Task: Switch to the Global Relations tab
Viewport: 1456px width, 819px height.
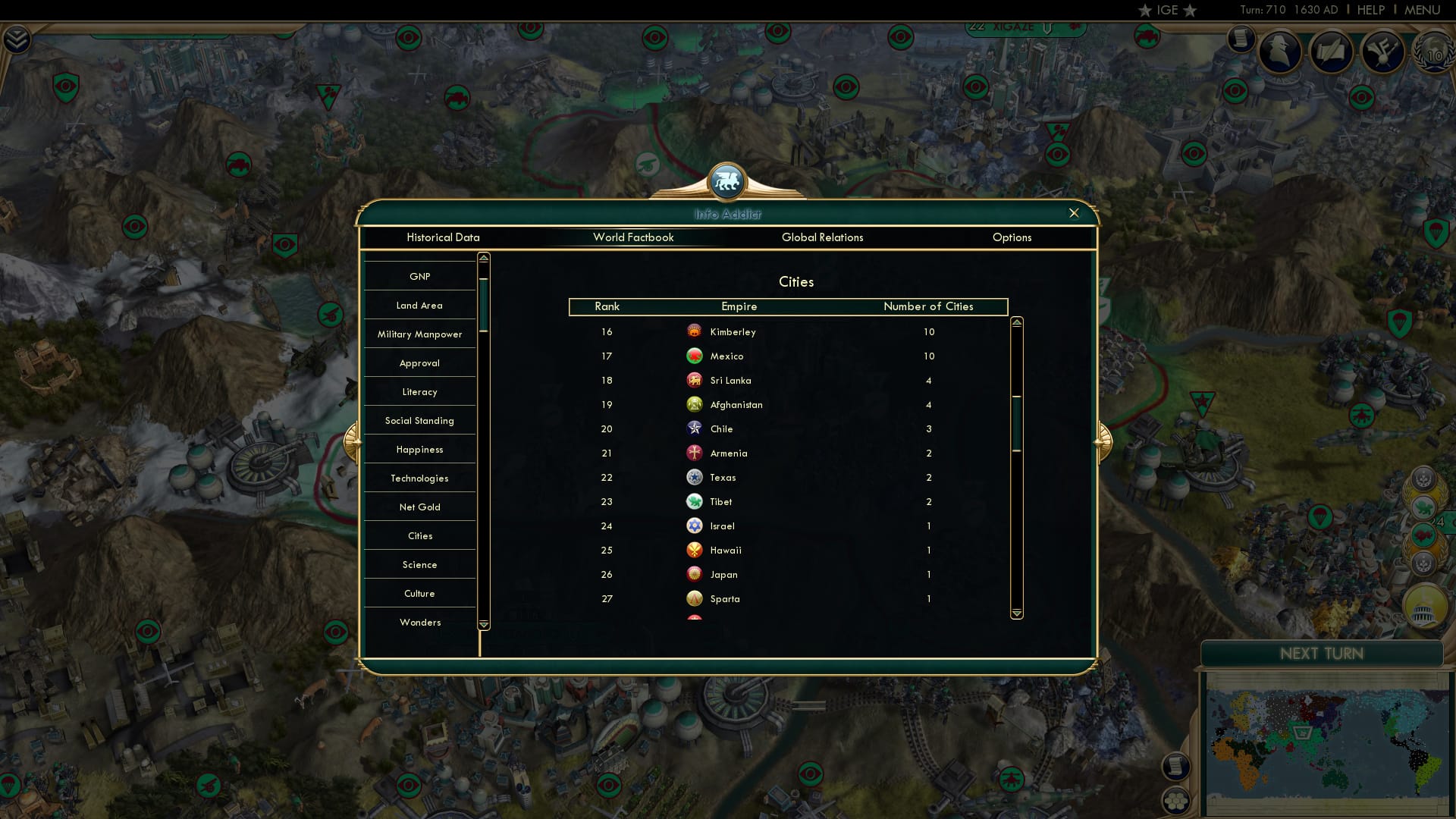Action: 823,237
